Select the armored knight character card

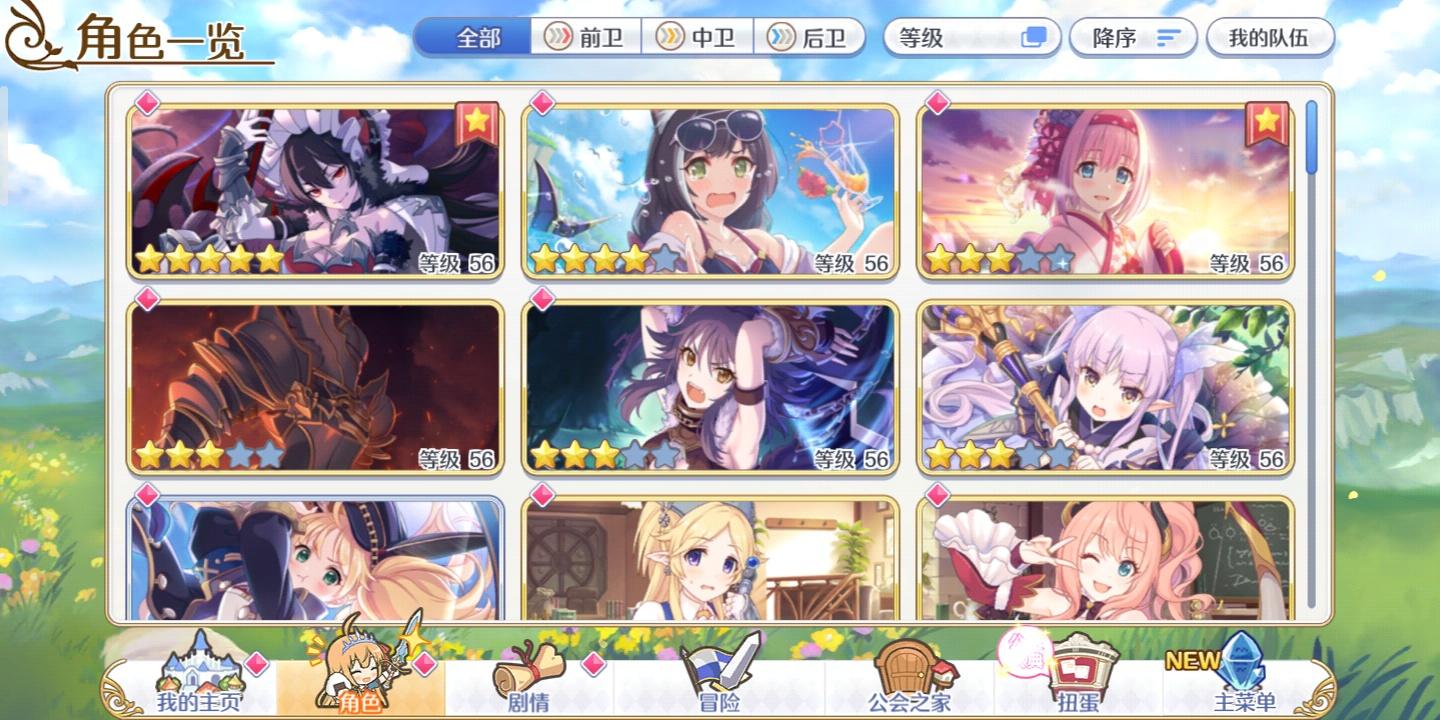[317, 385]
